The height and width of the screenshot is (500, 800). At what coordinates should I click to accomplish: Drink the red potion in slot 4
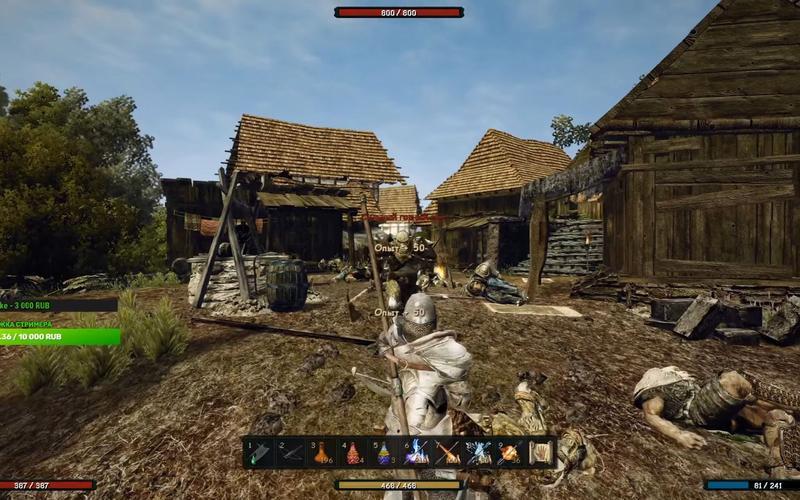tap(354, 453)
